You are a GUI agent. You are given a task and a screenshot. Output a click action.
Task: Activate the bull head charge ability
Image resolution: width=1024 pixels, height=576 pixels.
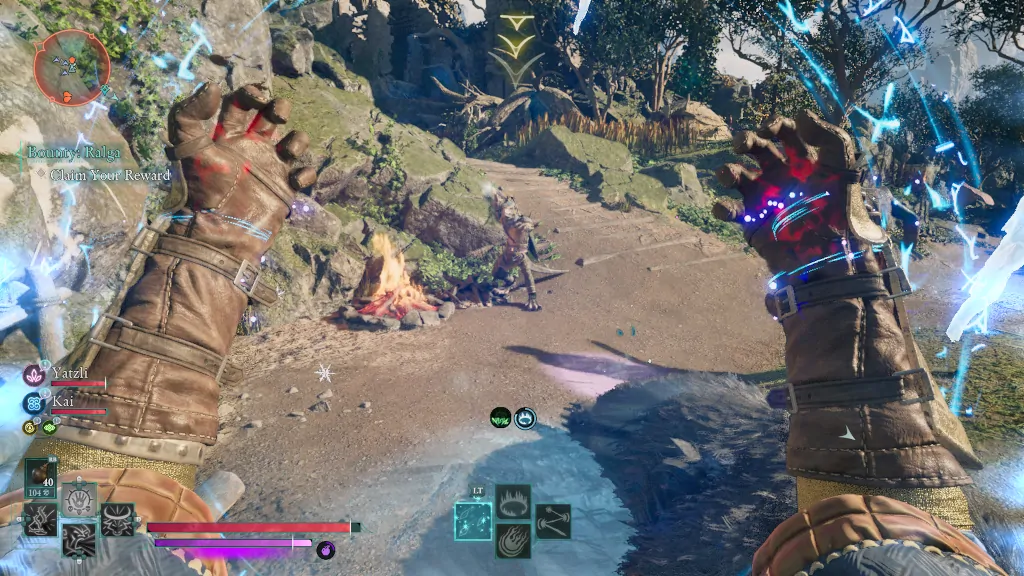(x=117, y=518)
